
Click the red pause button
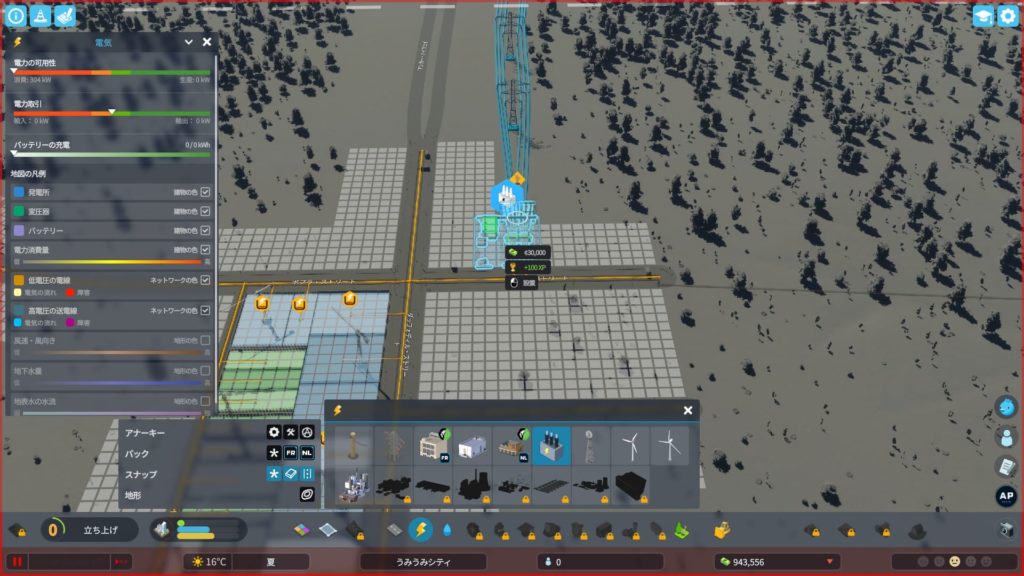pos(16,562)
